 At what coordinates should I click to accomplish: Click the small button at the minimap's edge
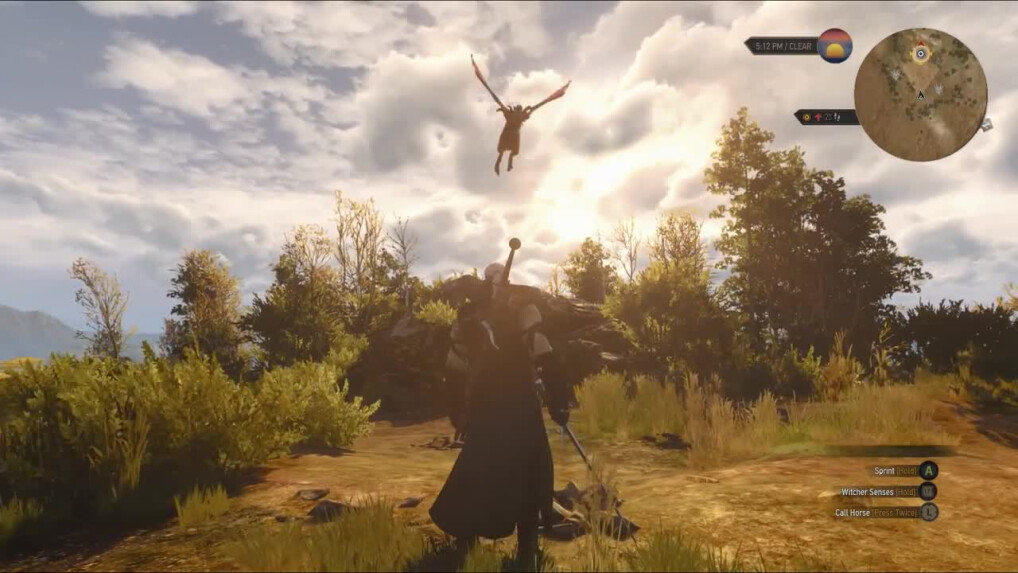(x=986, y=125)
